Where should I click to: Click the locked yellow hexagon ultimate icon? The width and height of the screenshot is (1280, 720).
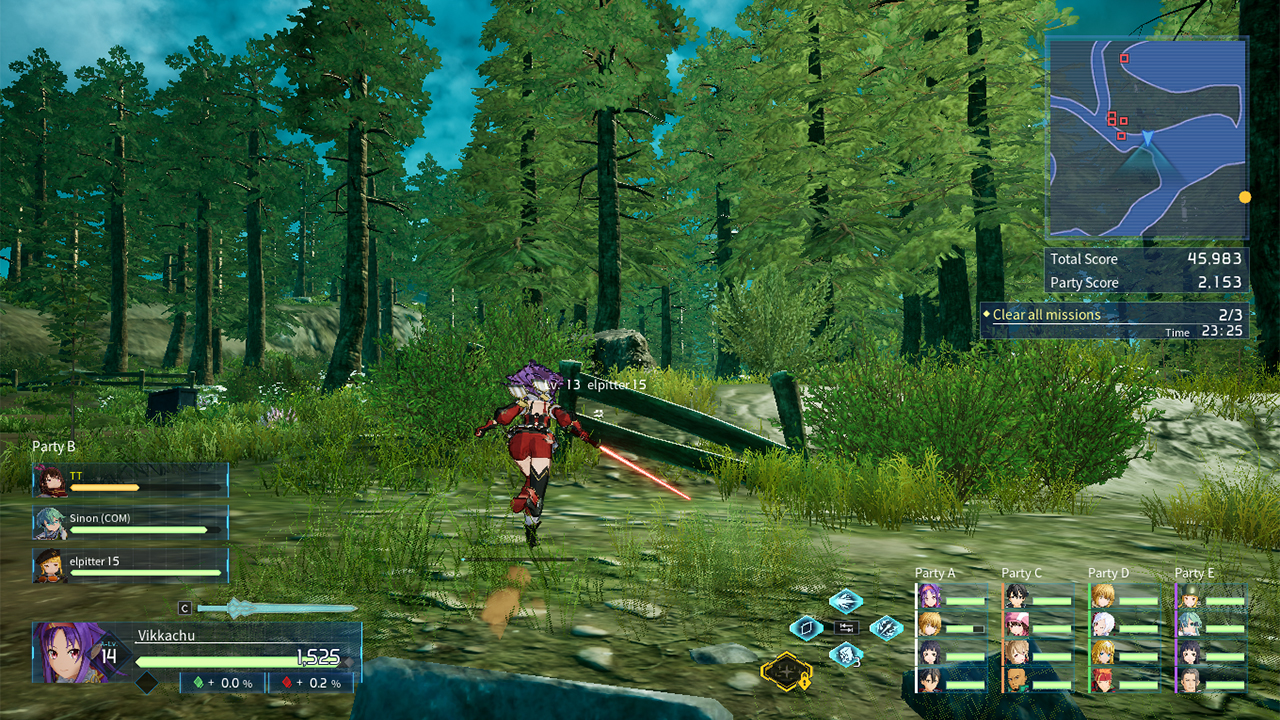pyautogui.click(x=785, y=669)
